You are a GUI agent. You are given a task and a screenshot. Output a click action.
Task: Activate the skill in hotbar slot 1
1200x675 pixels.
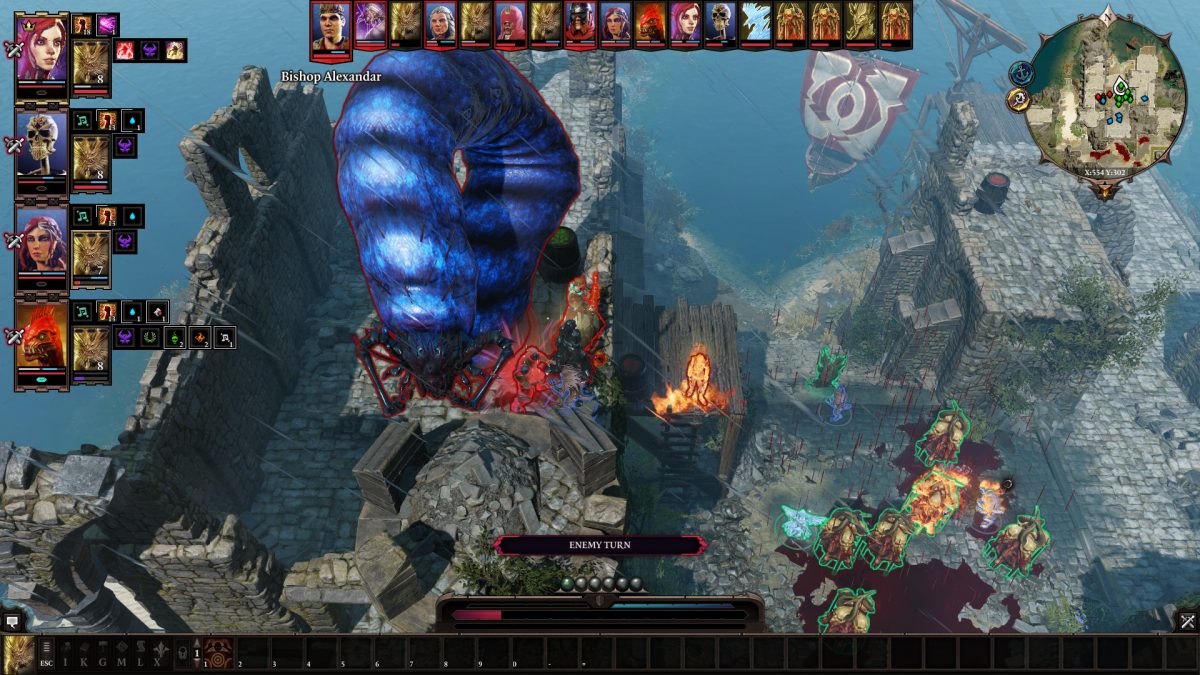click(x=219, y=654)
